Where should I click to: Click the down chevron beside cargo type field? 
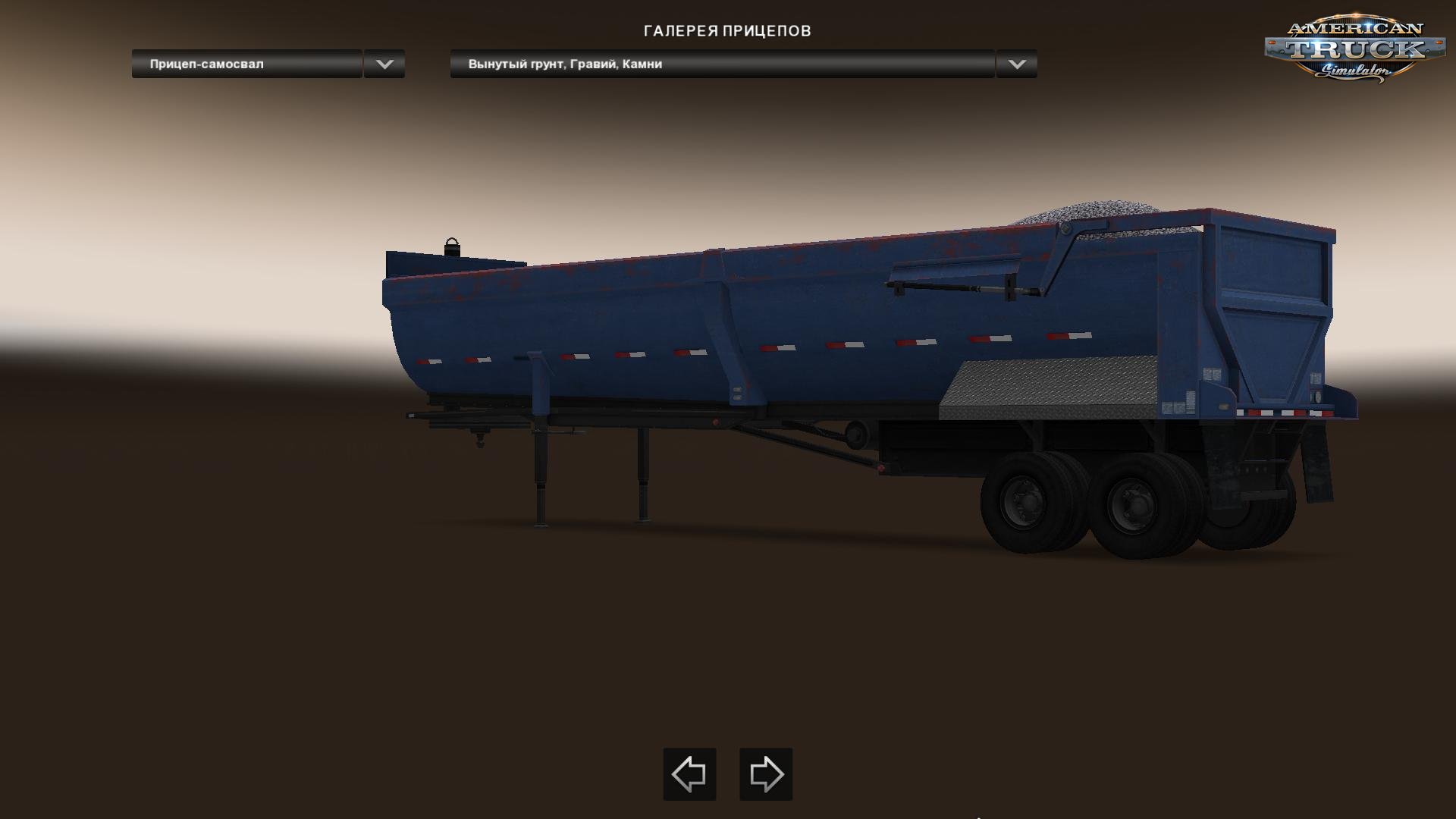point(1015,66)
